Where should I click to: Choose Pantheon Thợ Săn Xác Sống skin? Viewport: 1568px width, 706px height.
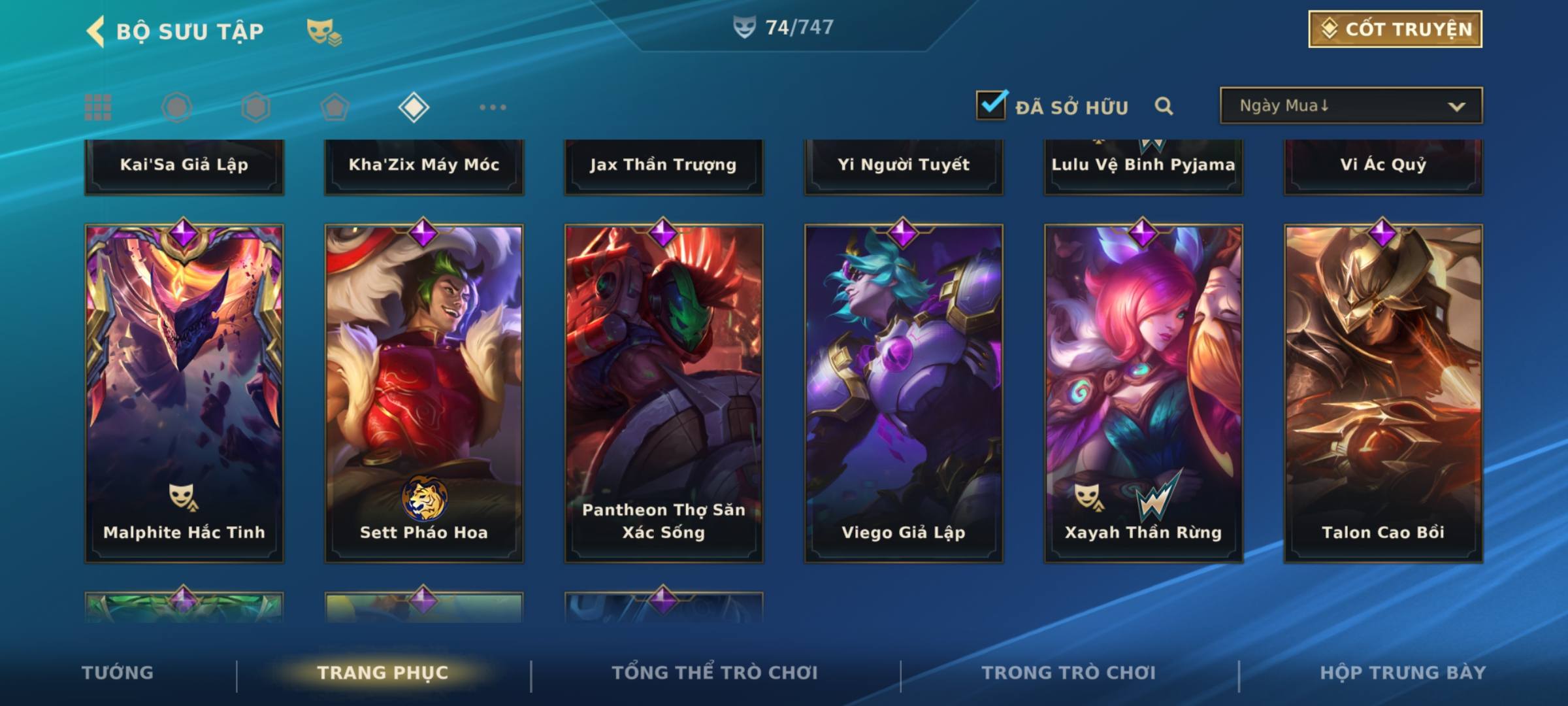tap(664, 392)
